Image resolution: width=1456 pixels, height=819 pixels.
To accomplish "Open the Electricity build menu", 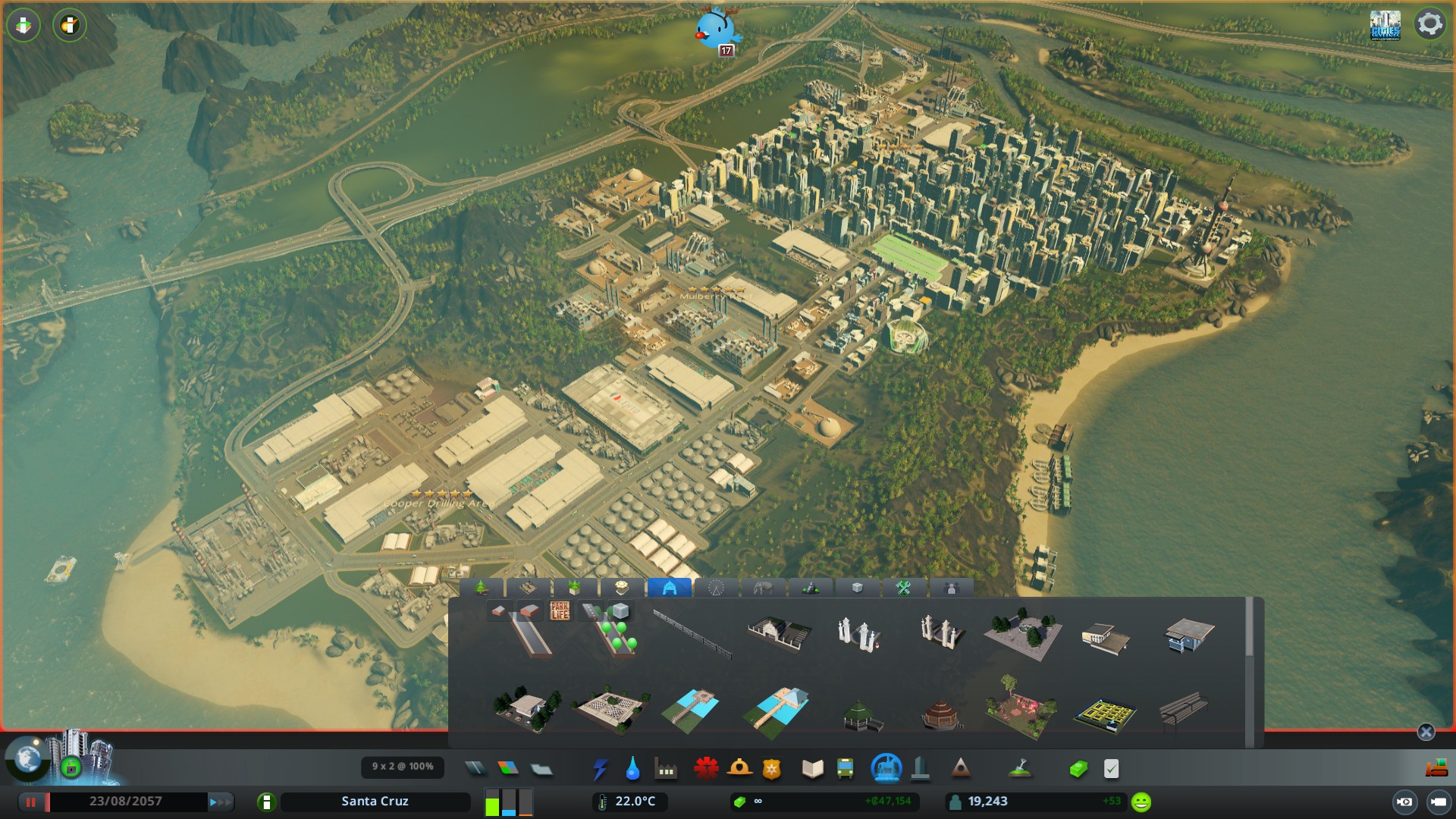I will coord(600,769).
